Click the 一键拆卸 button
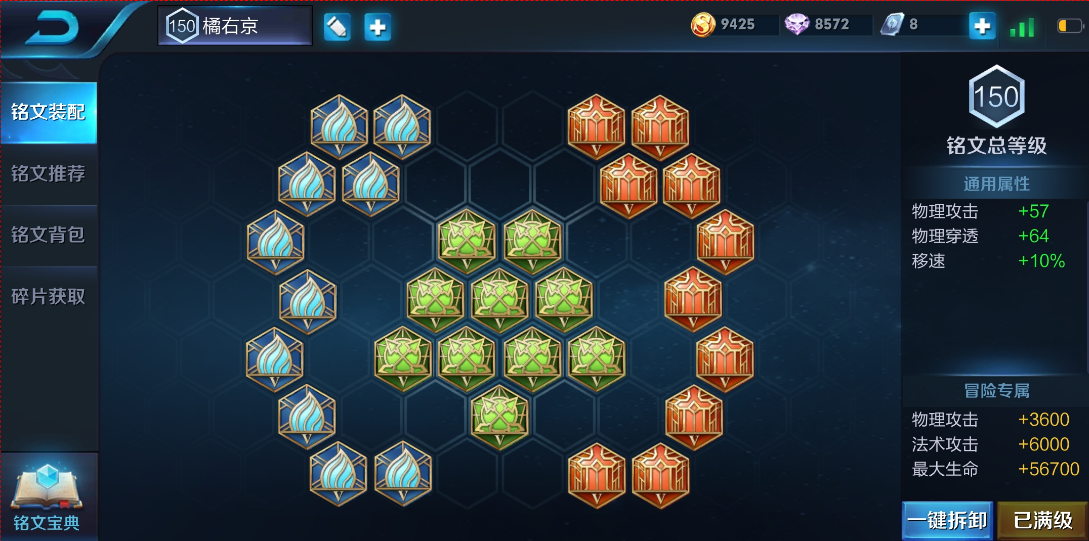1089x541 pixels. (946, 520)
